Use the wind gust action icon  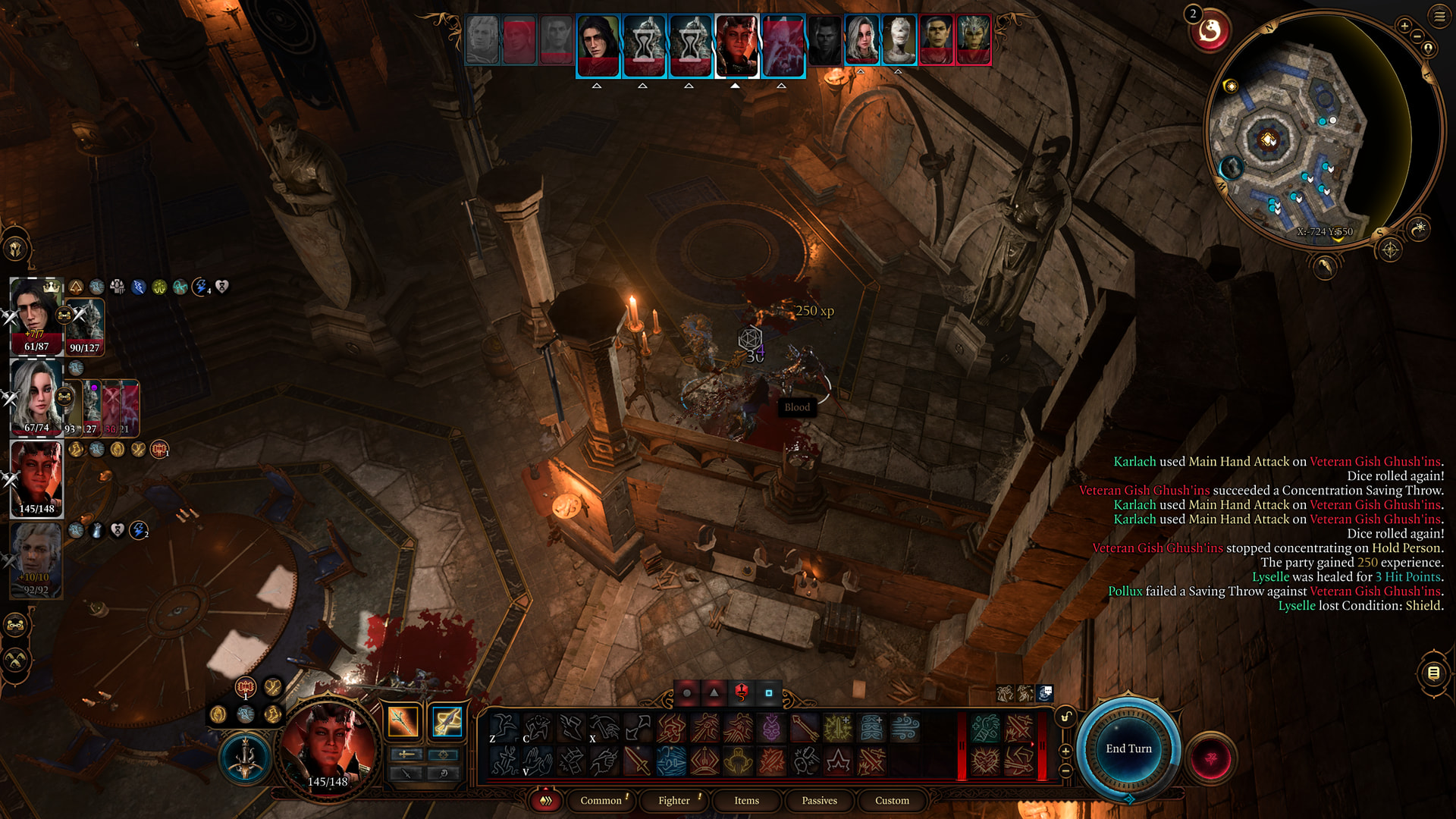click(905, 729)
